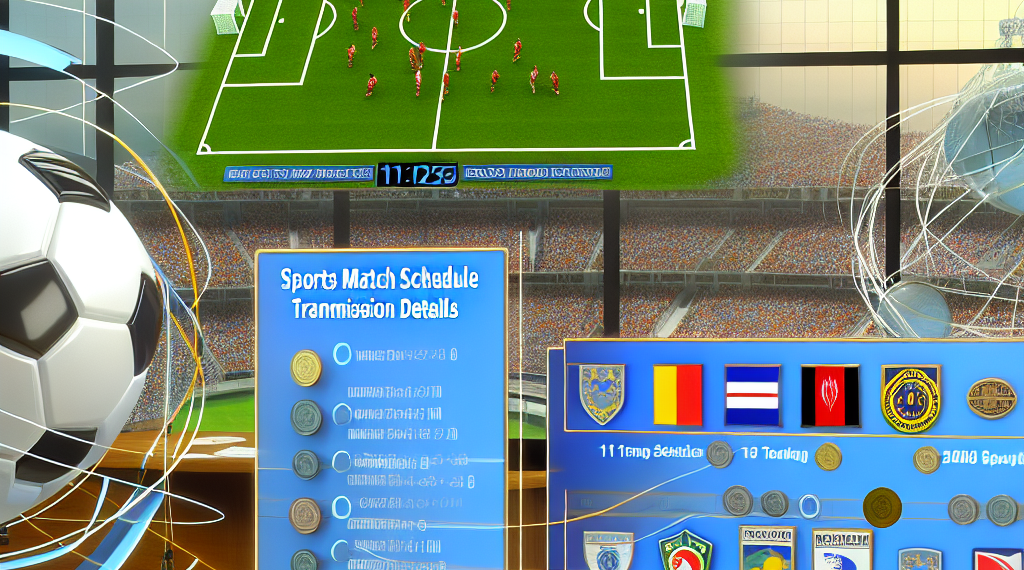Image resolution: width=1024 pixels, height=570 pixels.
Task: Choose the round gold and blue crest
Action: tap(910, 395)
